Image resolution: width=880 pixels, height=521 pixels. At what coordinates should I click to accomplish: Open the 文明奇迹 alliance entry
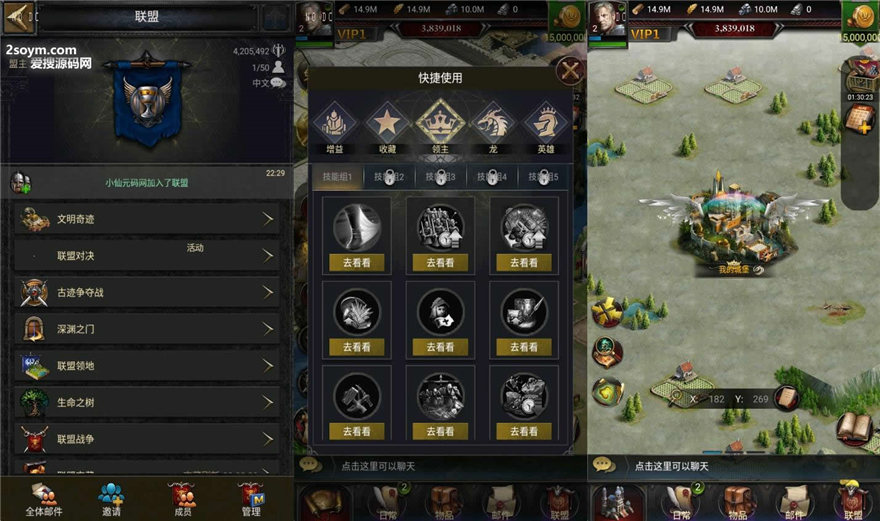tap(146, 219)
